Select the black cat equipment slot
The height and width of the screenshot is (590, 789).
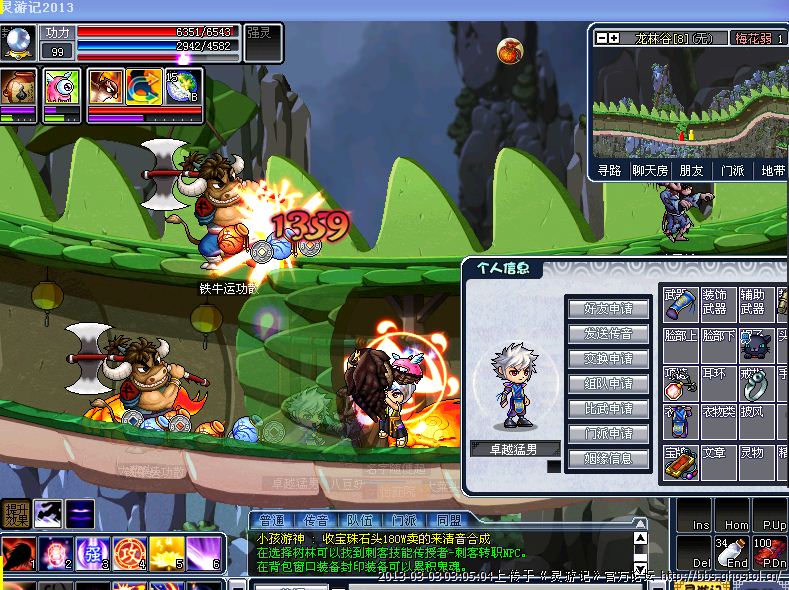754,344
